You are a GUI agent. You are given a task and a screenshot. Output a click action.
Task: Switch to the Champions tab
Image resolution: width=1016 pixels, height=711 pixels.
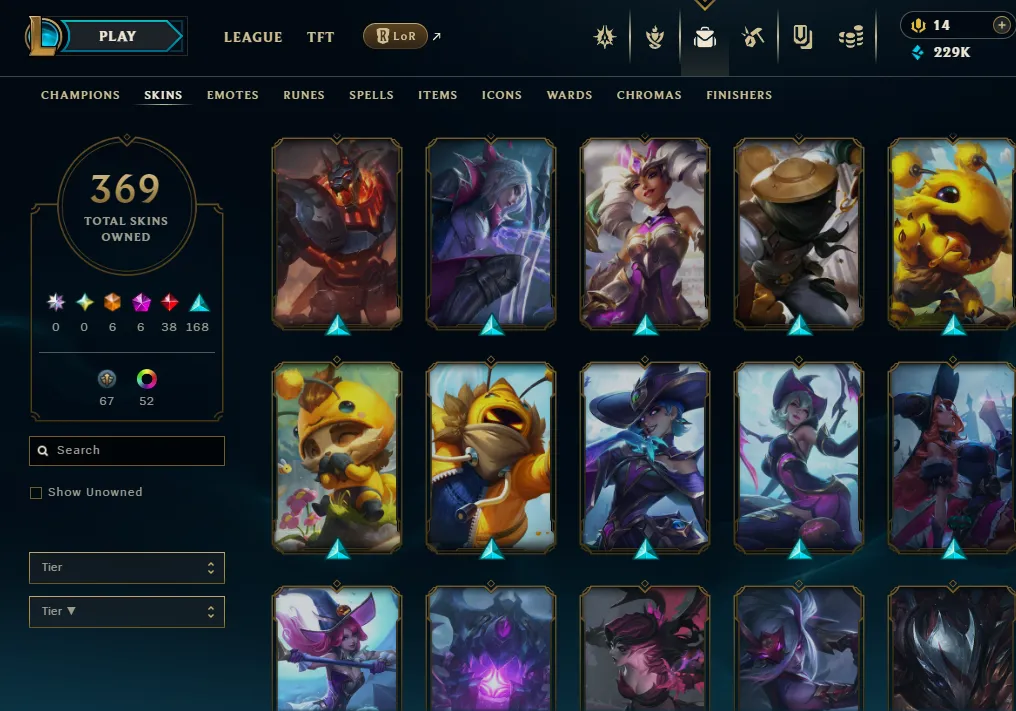click(80, 95)
